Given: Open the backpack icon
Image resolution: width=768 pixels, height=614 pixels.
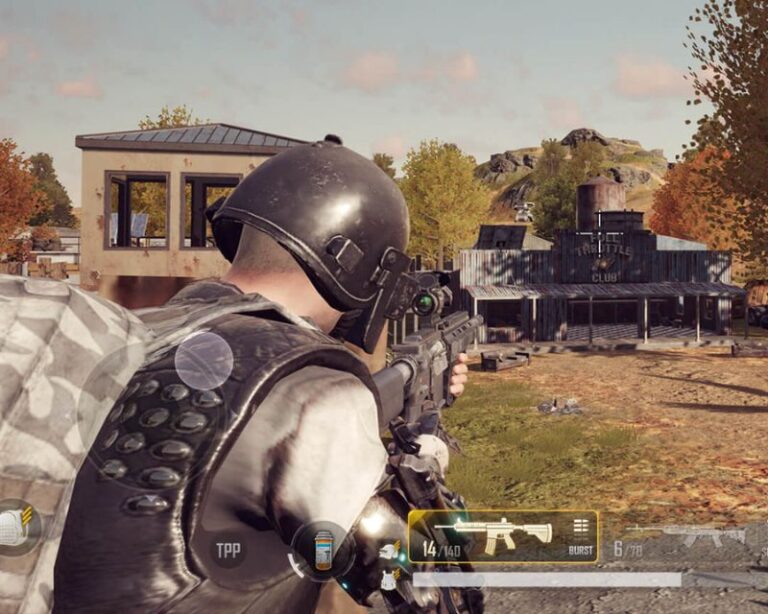Looking at the screenshot, I should (x=15, y=526).
